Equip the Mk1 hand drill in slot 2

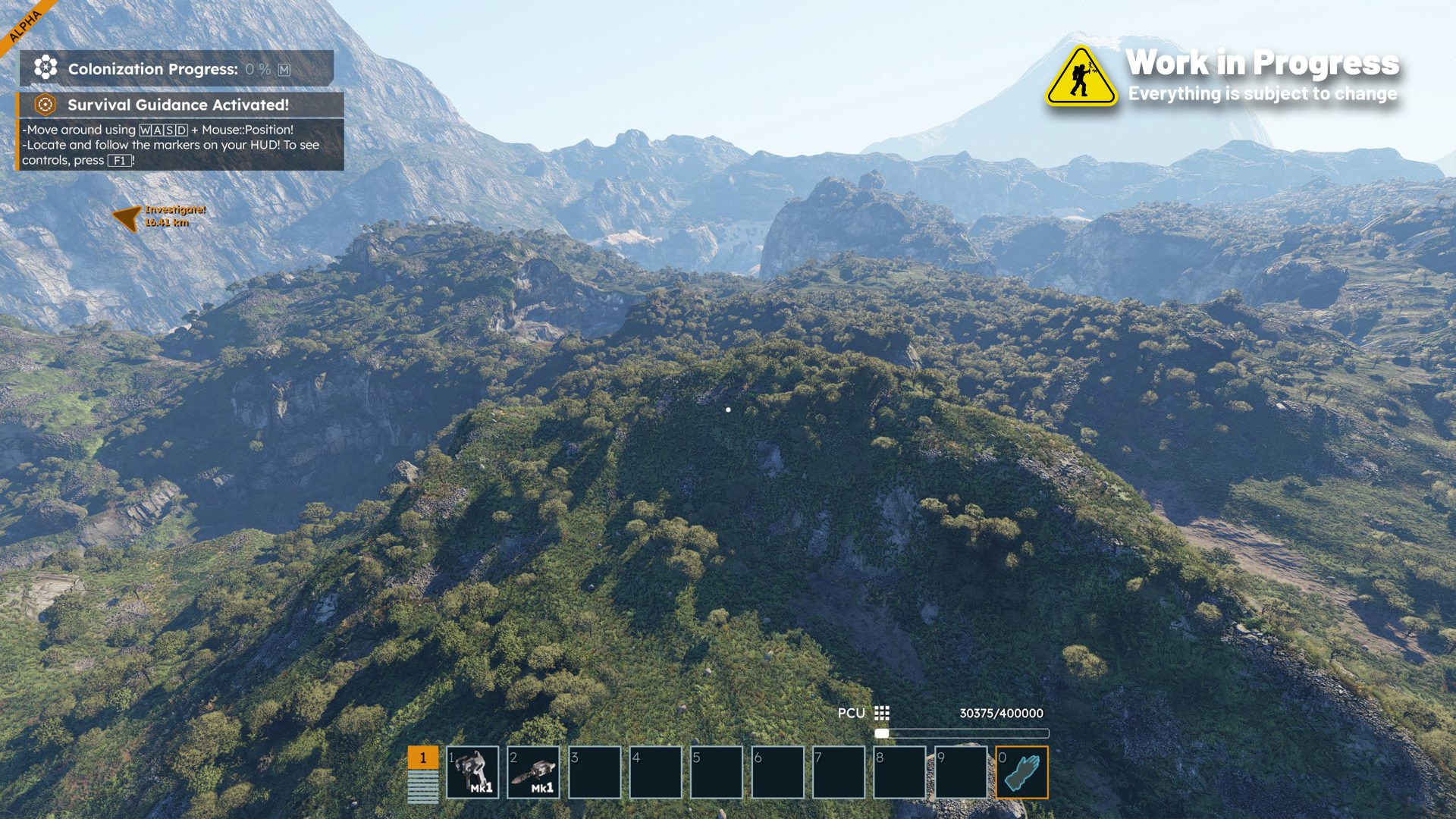pos(533,772)
